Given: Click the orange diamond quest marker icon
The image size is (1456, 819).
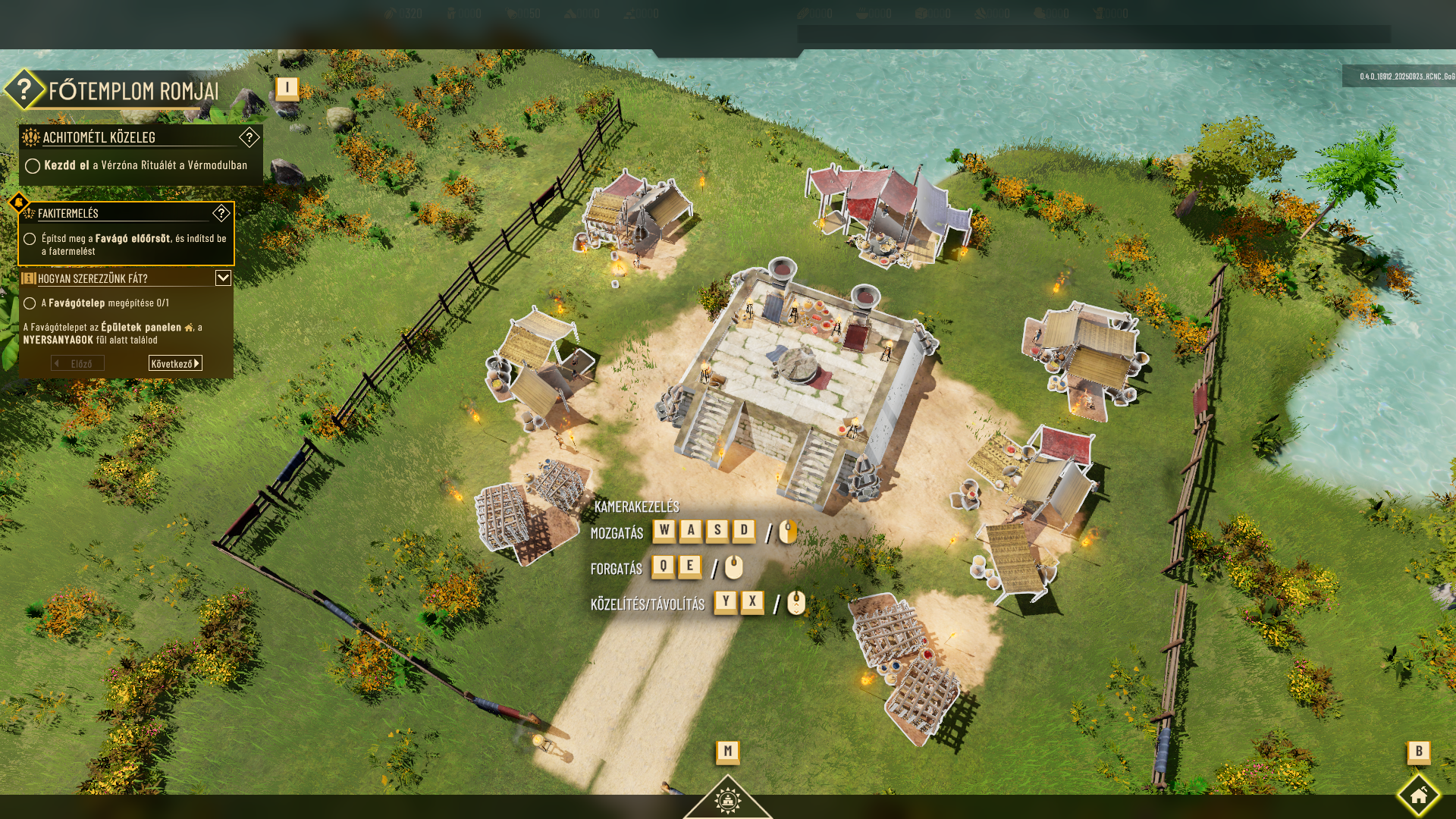Looking at the screenshot, I should click(17, 204).
